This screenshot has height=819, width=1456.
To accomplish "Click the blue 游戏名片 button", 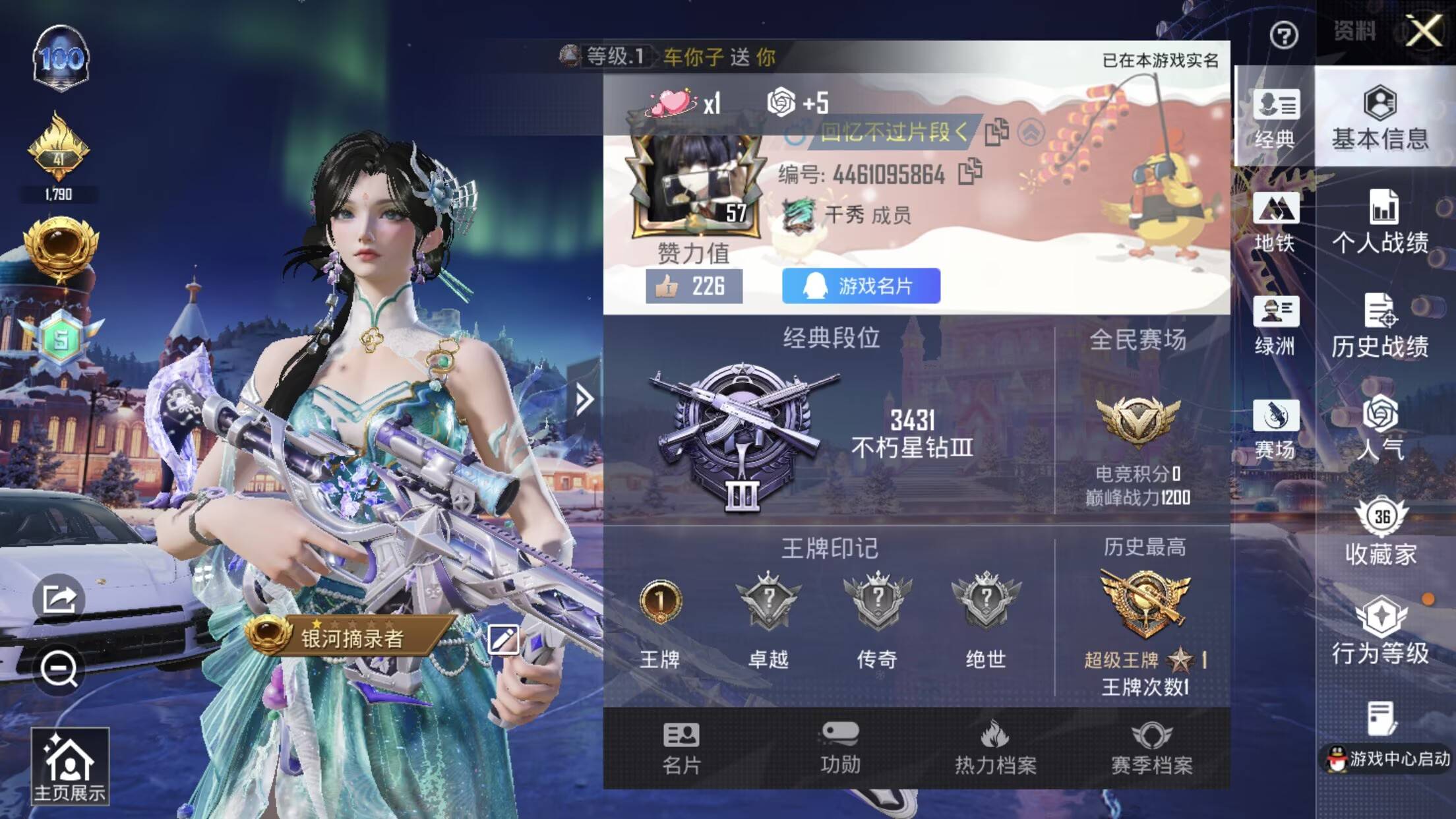I will tap(861, 286).
